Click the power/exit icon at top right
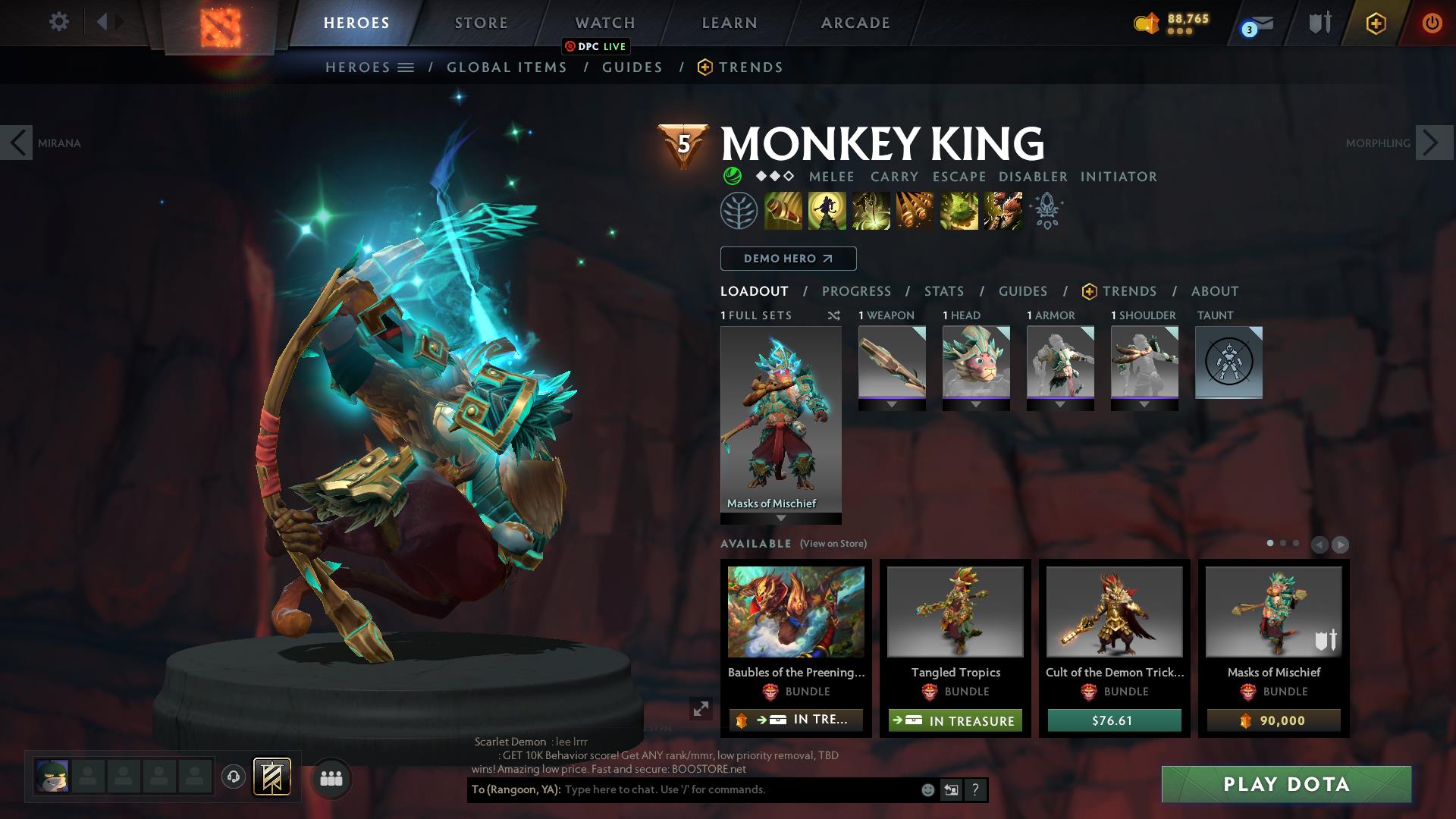The image size is (1456, 819). pyautogui.click(x=1432, y=22)
